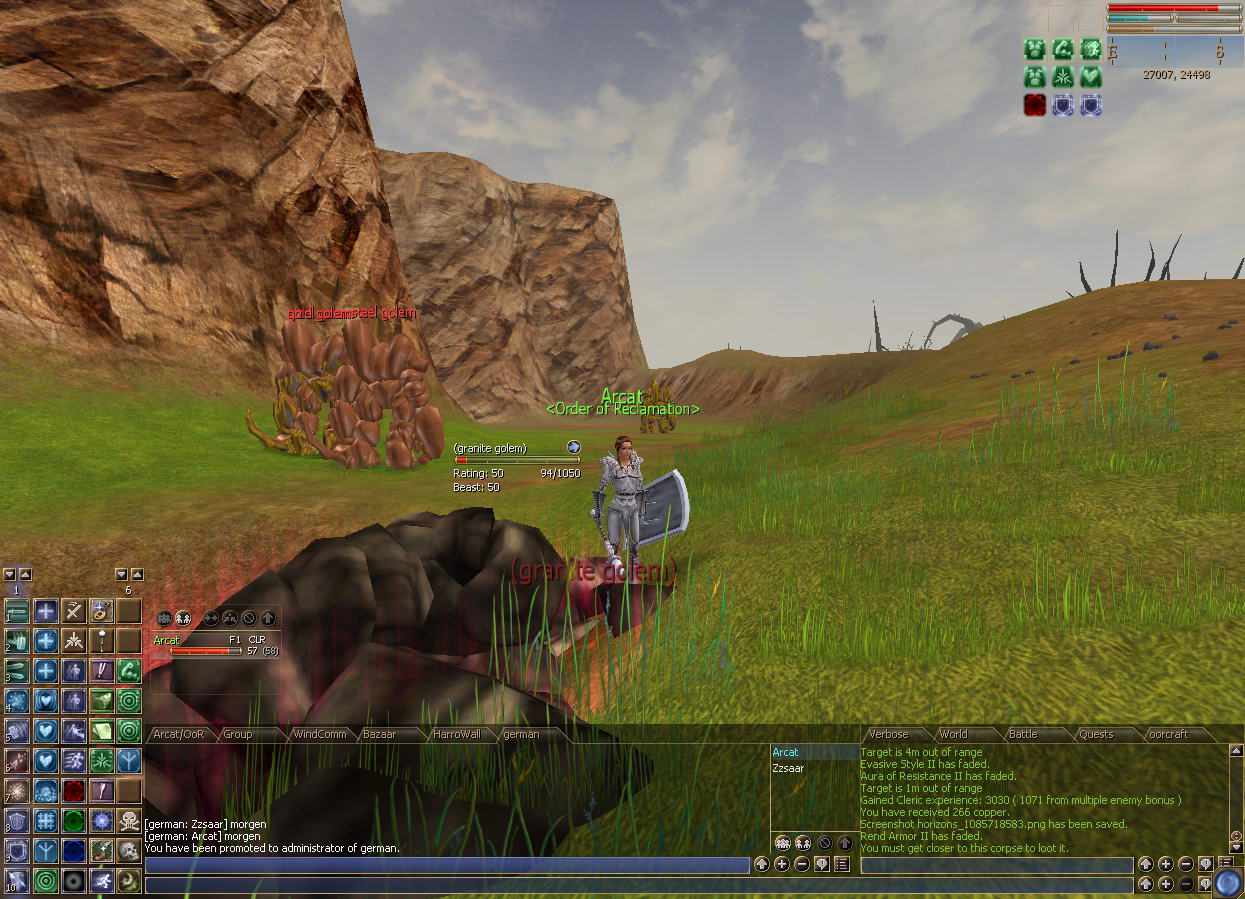The image size is (1245, 899).
Task: Select Arcat in the group window
Action: (x=167, y=640)
